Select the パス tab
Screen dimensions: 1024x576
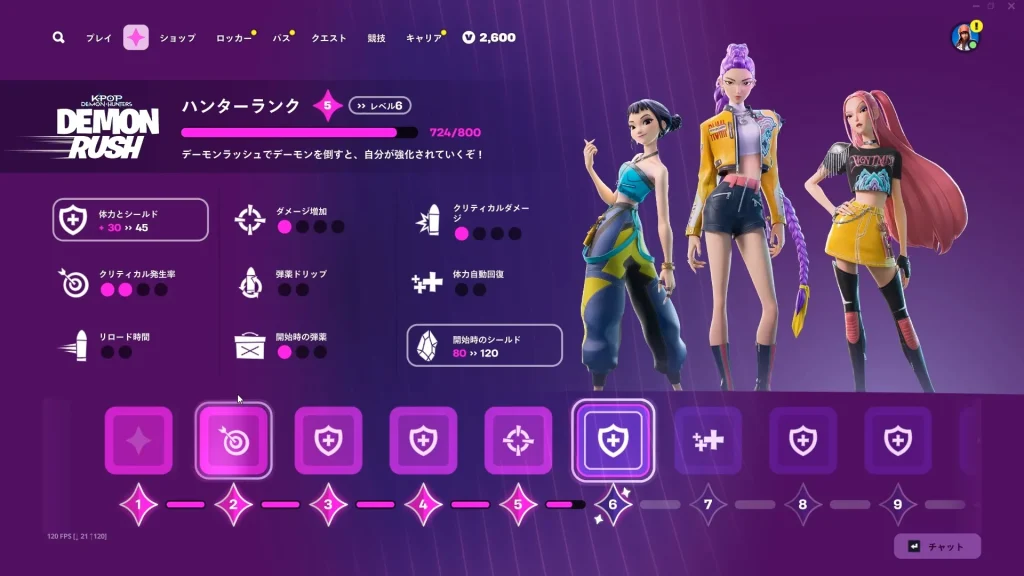coord(282,38)
